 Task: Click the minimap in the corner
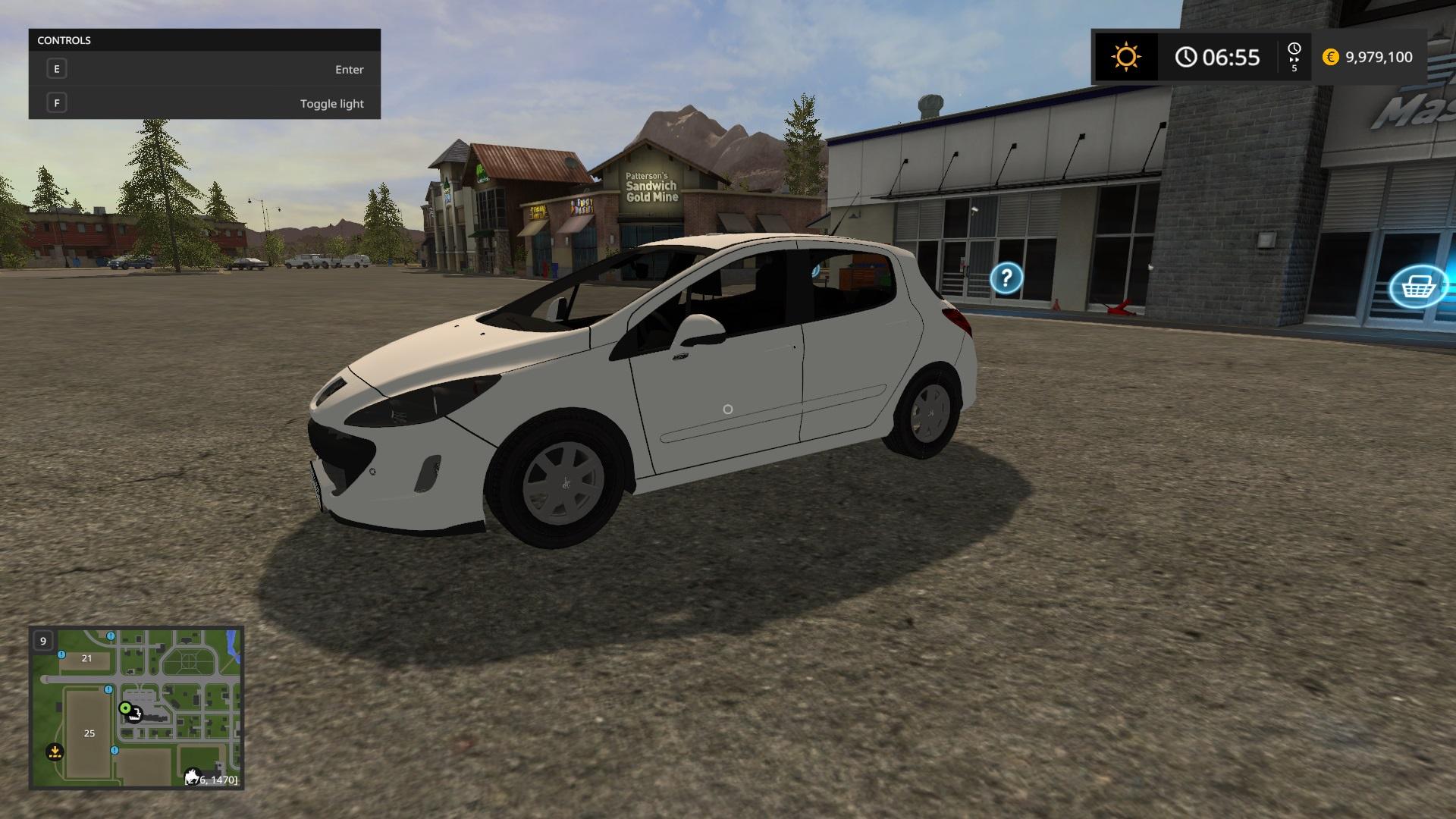click(x=136, y=708)
